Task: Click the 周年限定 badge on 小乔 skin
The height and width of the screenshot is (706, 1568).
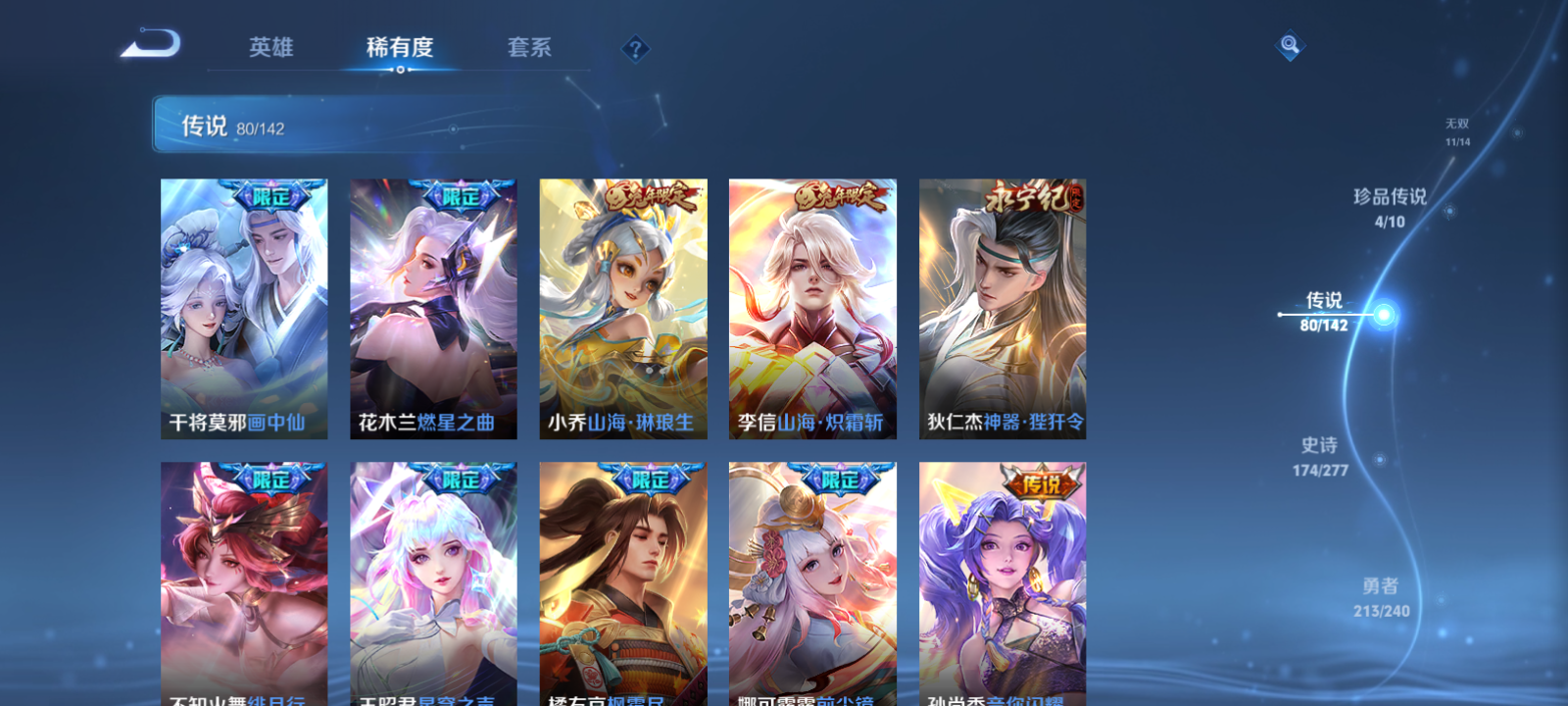Action: click(649, 194)
